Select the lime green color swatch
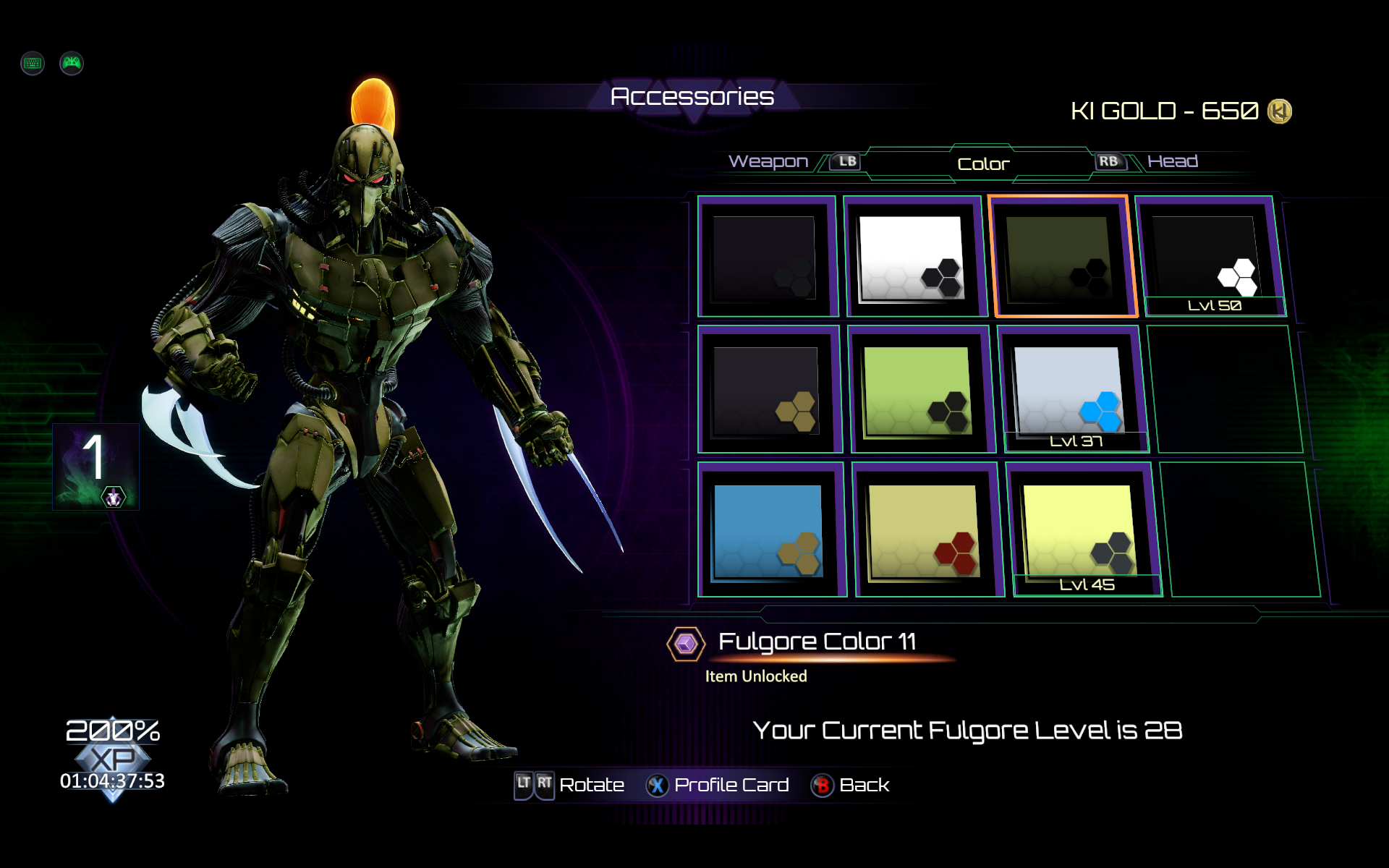Image resolution: width=1389 pixels, height=868 pixels. (919, 391)
